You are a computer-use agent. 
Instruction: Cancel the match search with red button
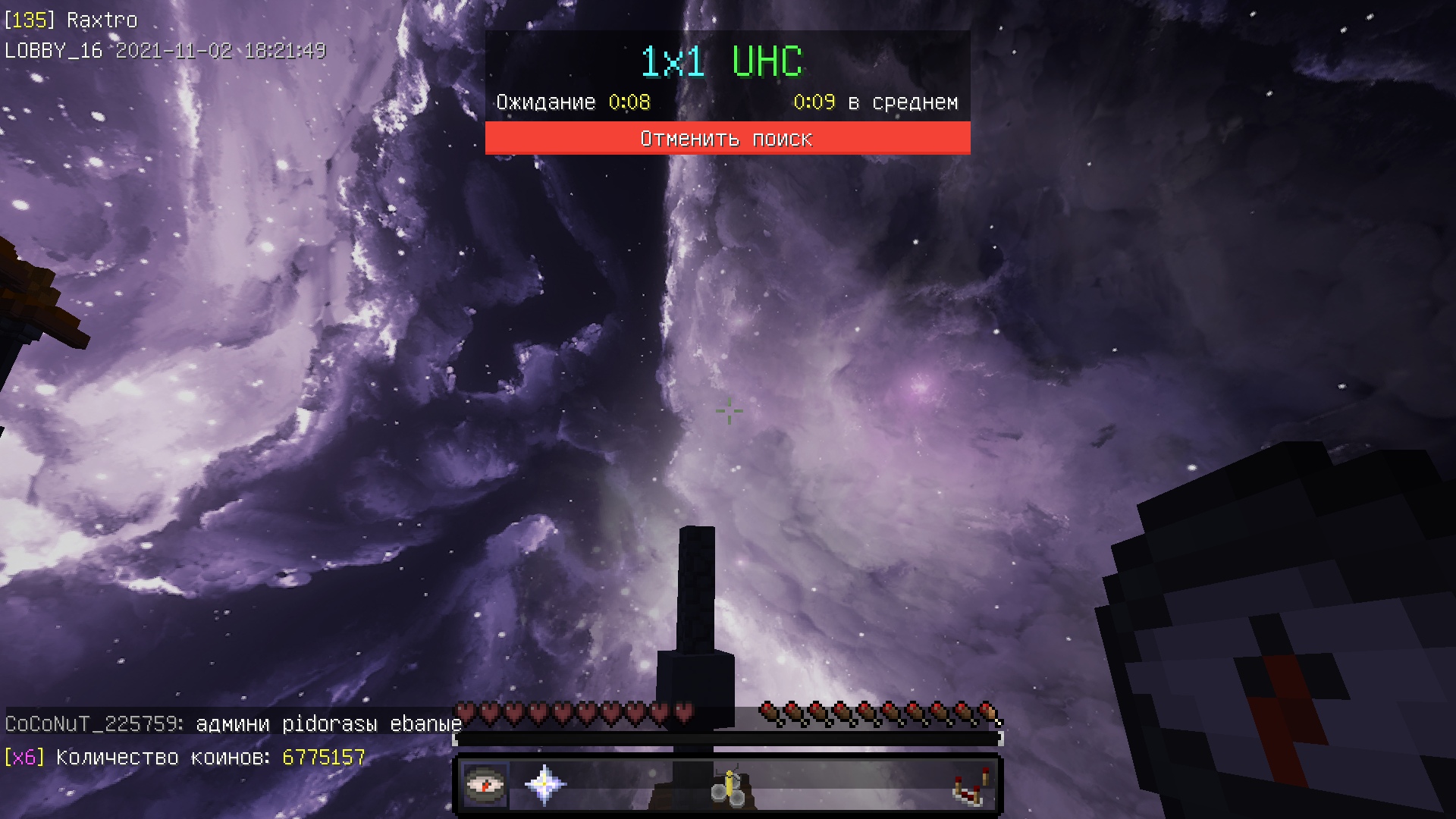coord(727,138)
